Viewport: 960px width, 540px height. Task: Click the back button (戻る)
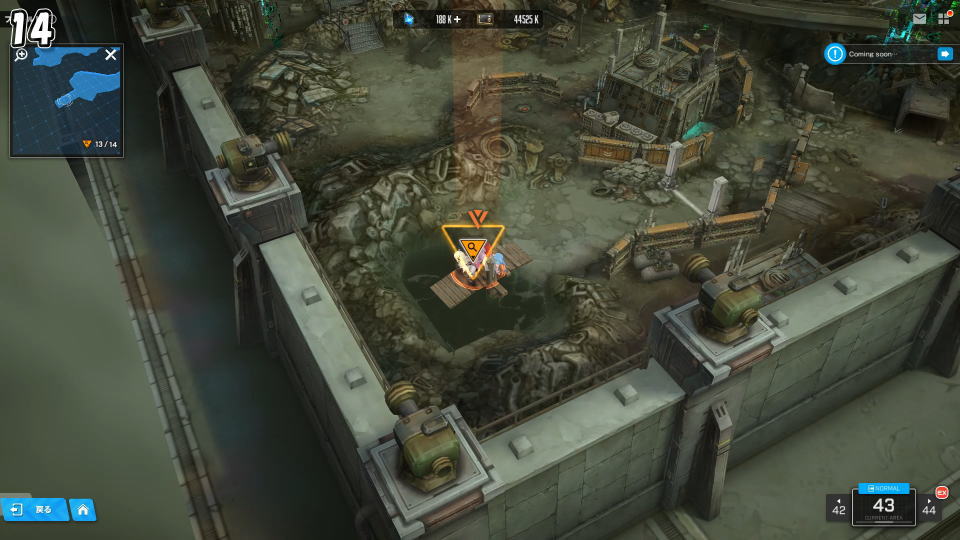pos(34,509)
